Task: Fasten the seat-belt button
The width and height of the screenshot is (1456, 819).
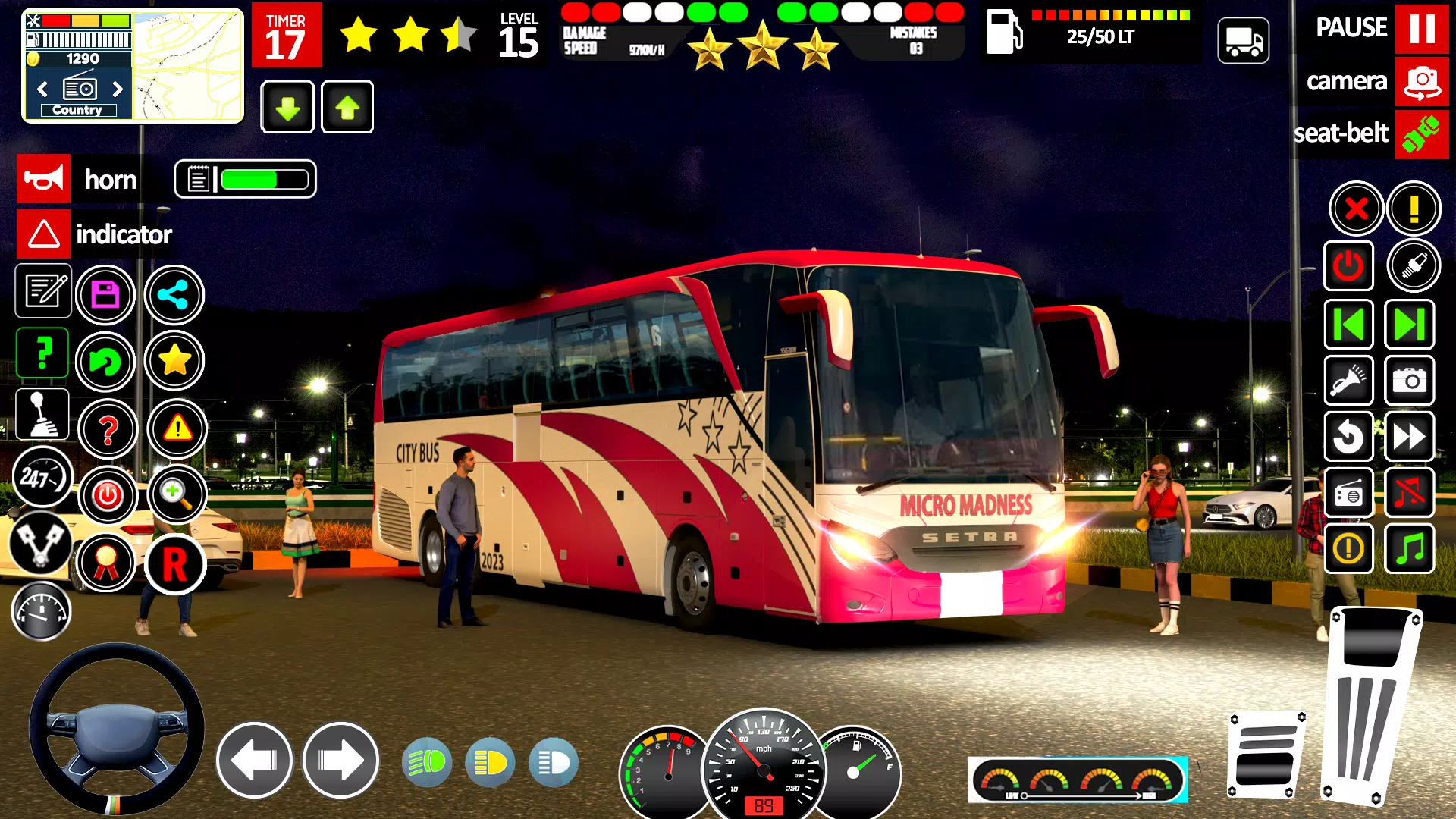Action: pyautogui.click(x=1422, y=134)
